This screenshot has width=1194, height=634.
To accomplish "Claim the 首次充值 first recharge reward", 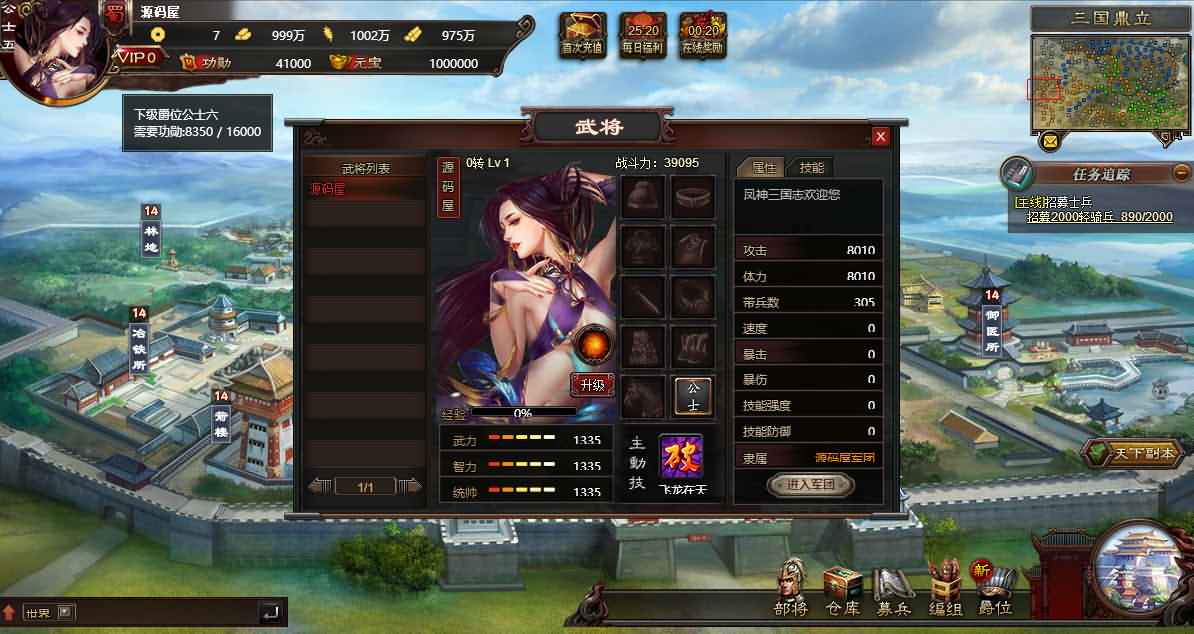I will tap(582, 34).
